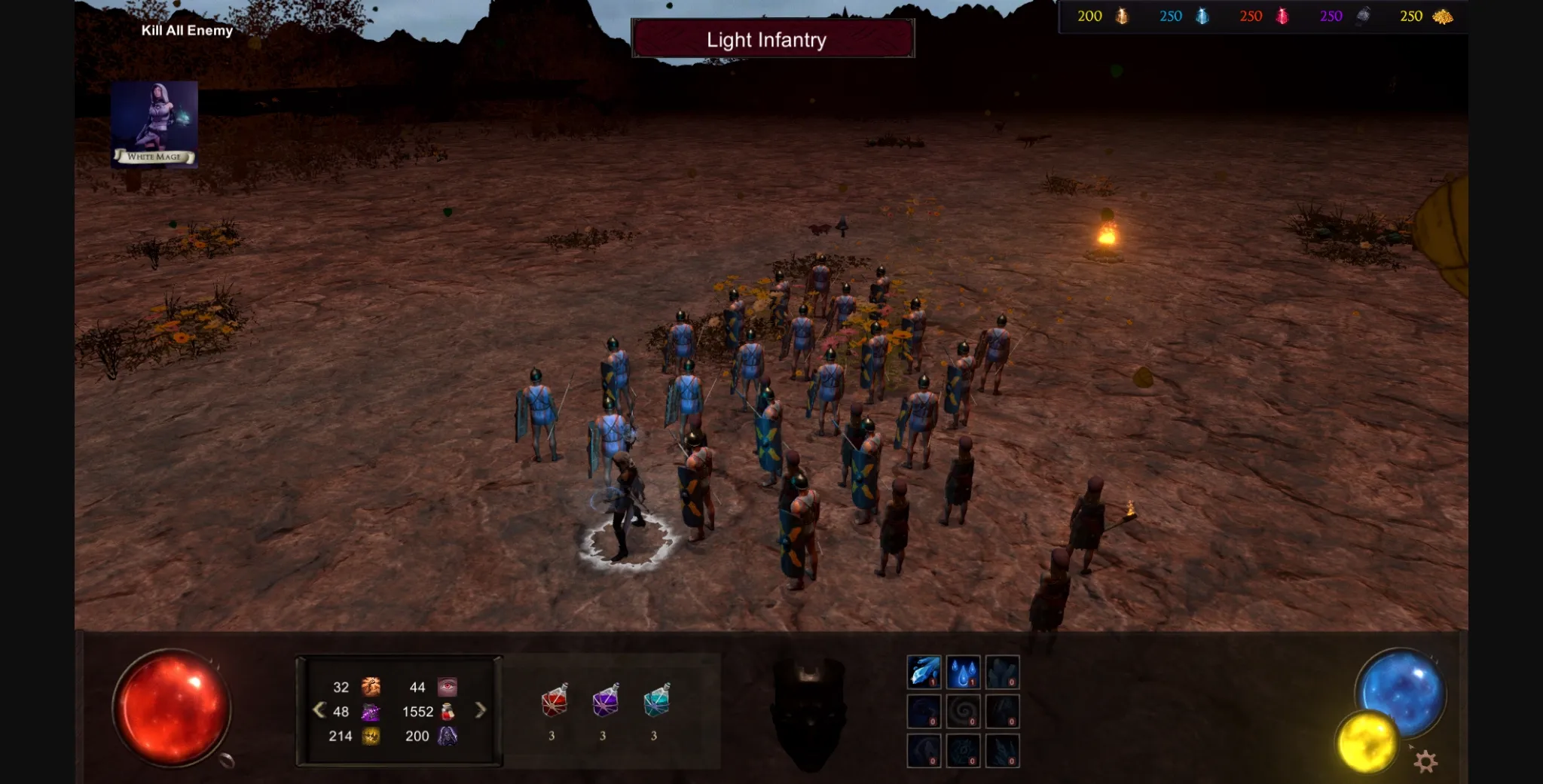
Task: Select the ice crystal spell icon
Action: click(924, 672)
